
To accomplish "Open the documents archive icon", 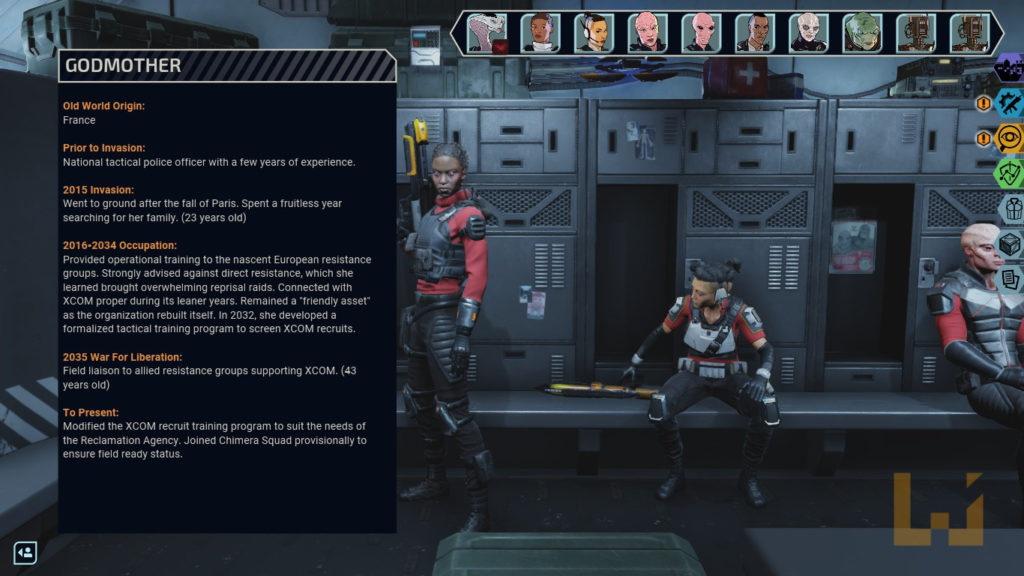I will pos(1010,277).
